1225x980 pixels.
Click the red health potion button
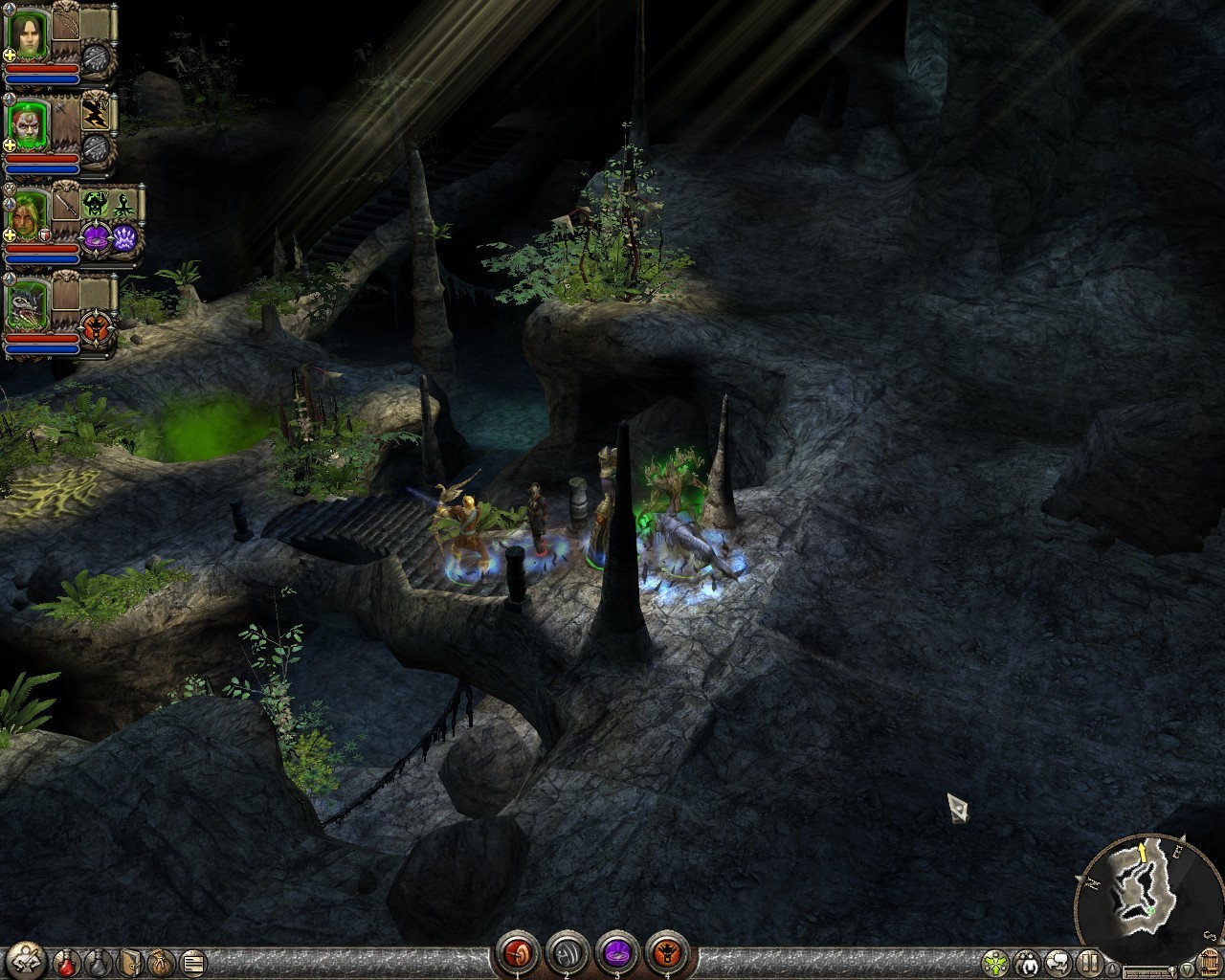67,961
